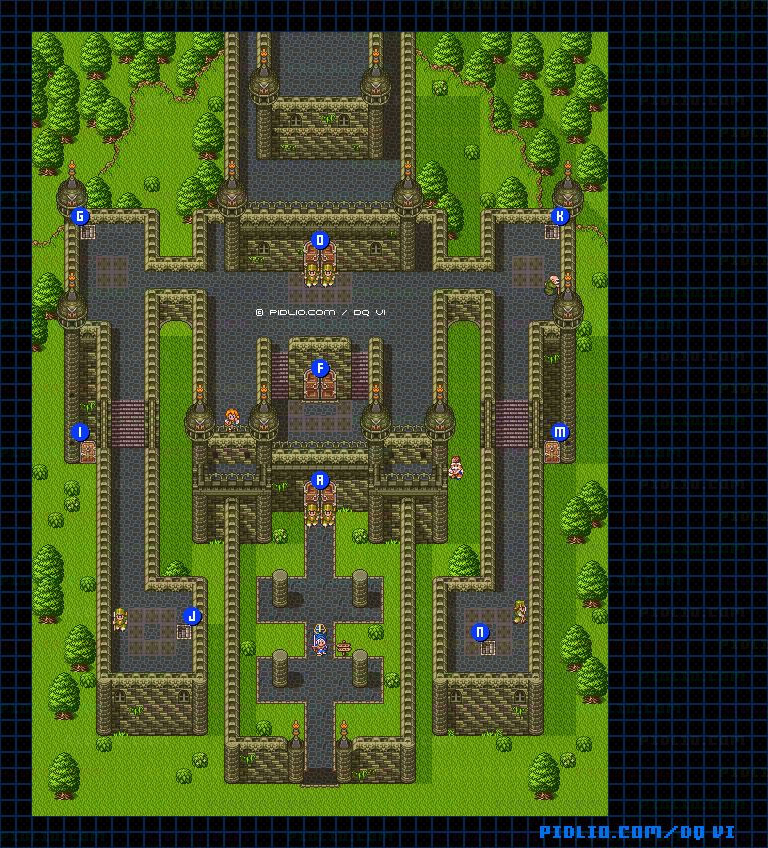Select map marker M by the wall door
Viewport: 768px width, 848px height.
coord(560,432)
